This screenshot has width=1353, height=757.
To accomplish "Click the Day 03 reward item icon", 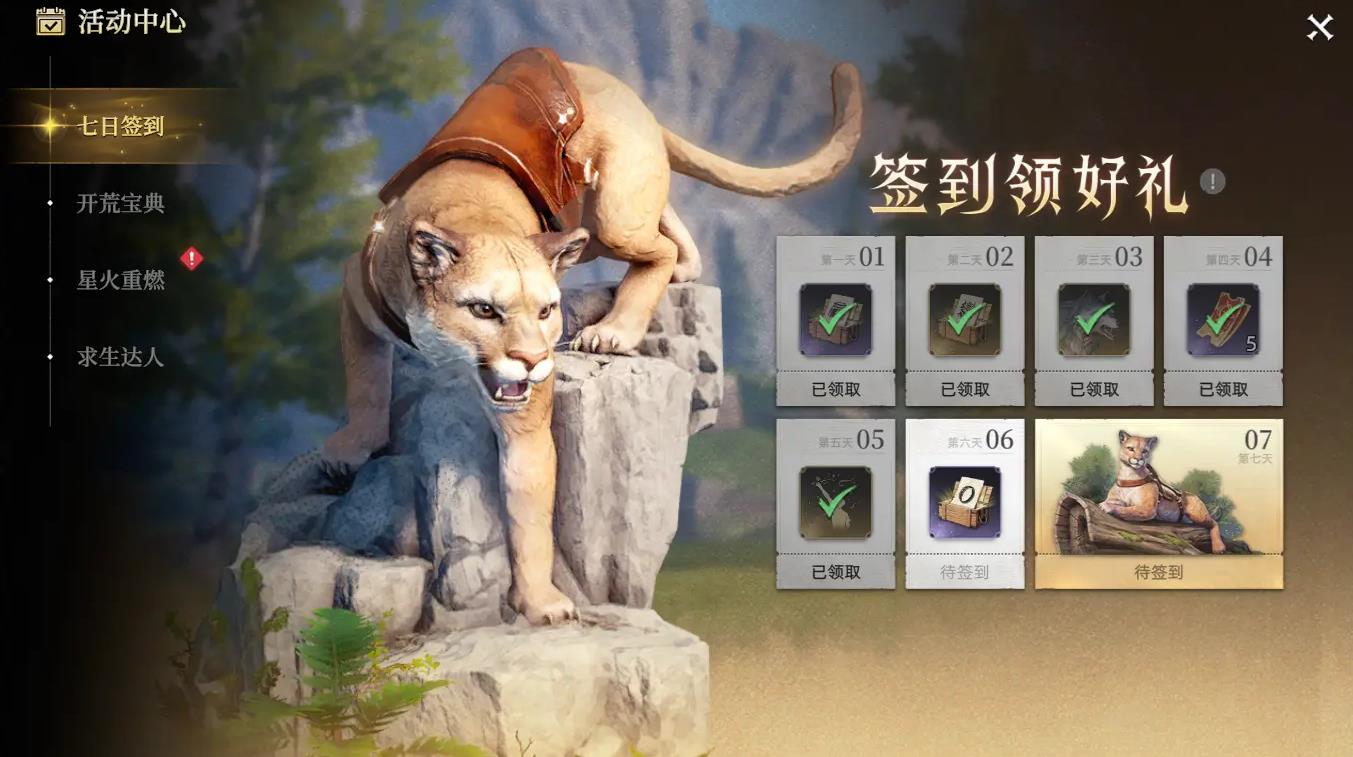I will pos(1094,320).
